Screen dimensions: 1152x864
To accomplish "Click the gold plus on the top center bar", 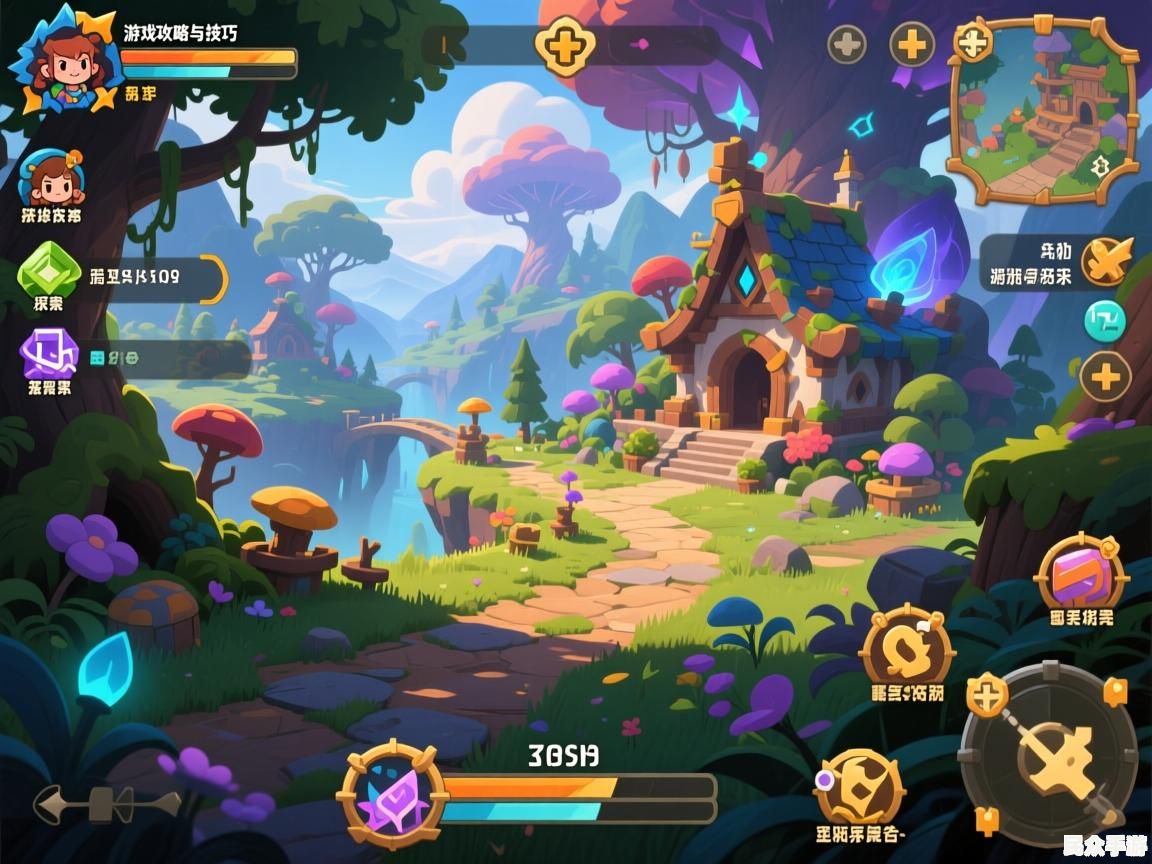I will [x=565, y=46].
